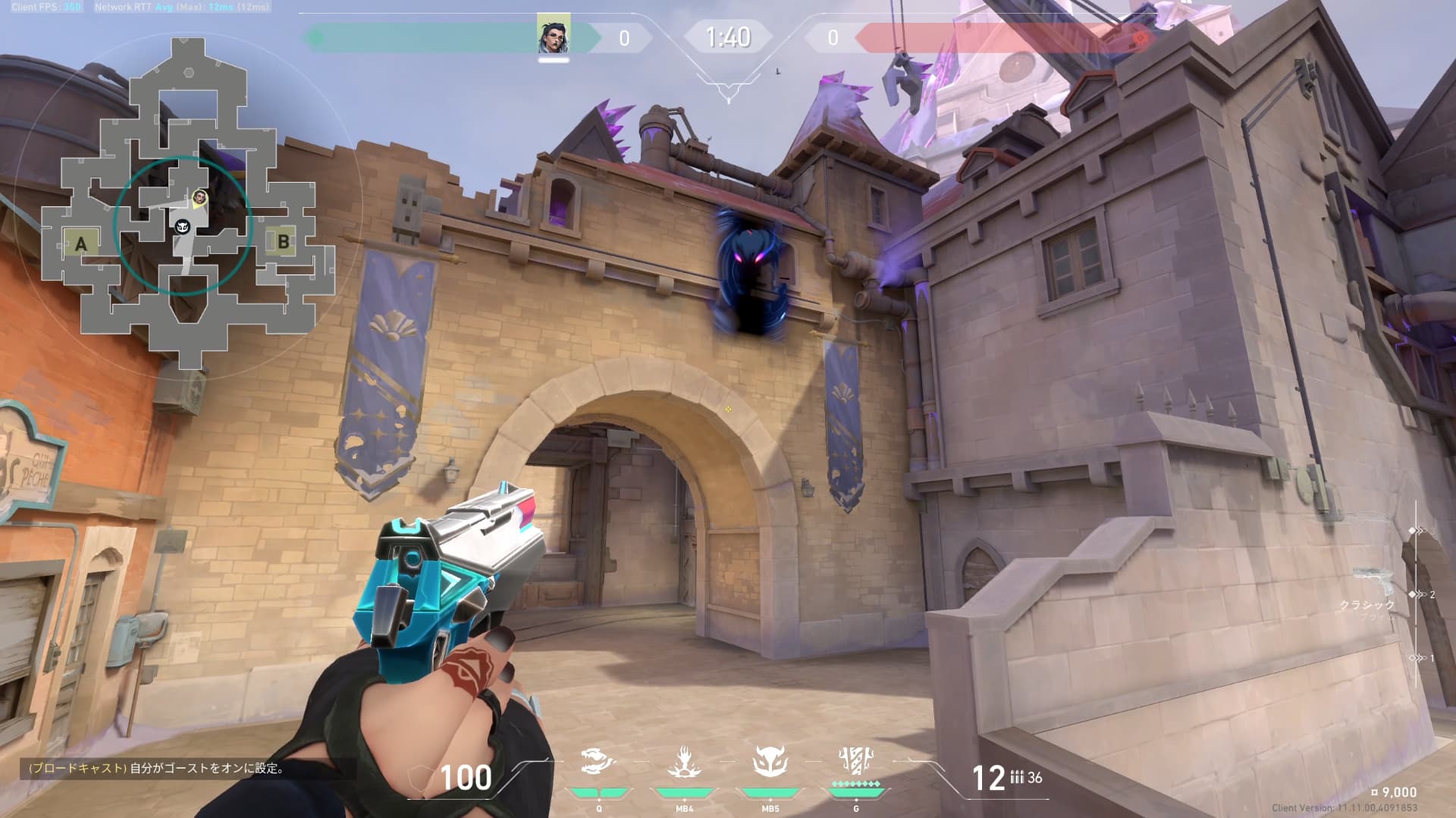The image size is (1456, 818).
Task: Select the B site marker on minimap
Action: (x=283, y=242)
